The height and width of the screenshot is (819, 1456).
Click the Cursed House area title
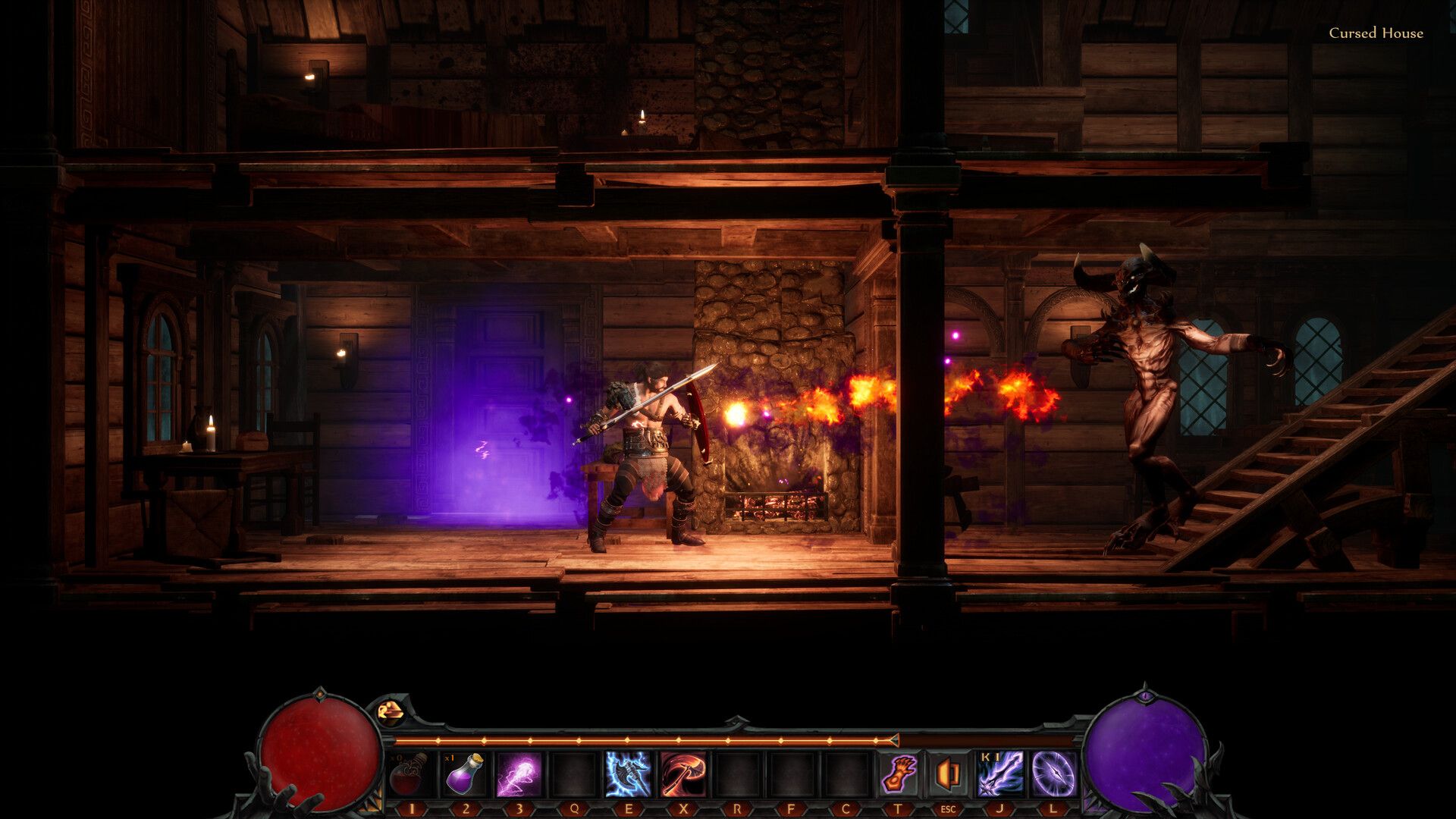pyautogui.click(x=1377, y=33)
